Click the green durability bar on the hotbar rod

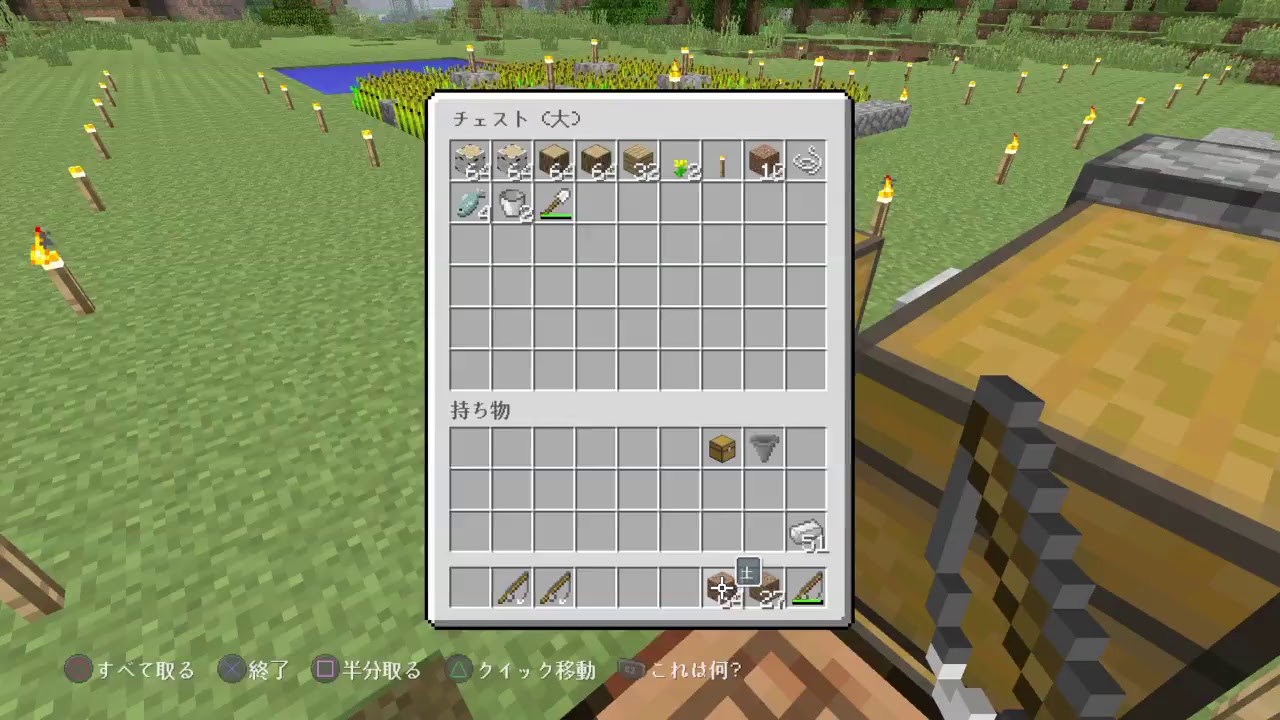coord(805,601)
